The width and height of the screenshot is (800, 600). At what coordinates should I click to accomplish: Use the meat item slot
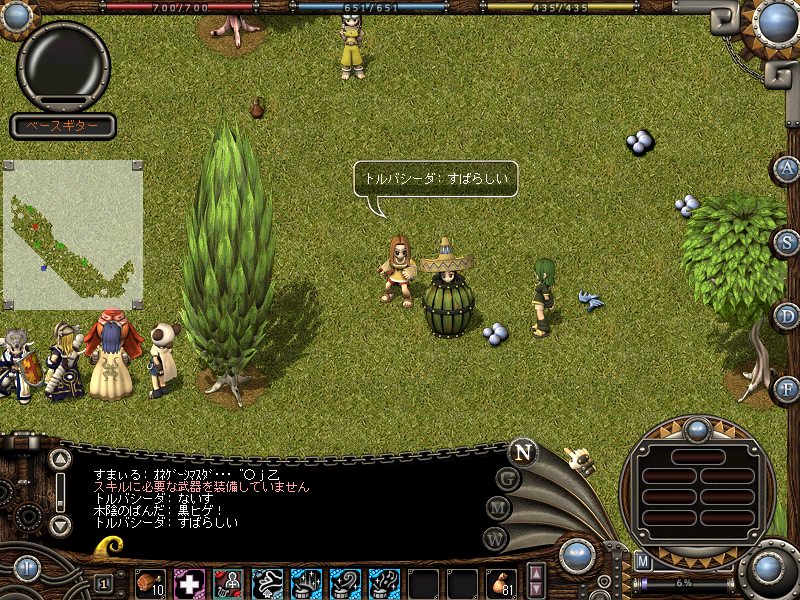[151, 583]
